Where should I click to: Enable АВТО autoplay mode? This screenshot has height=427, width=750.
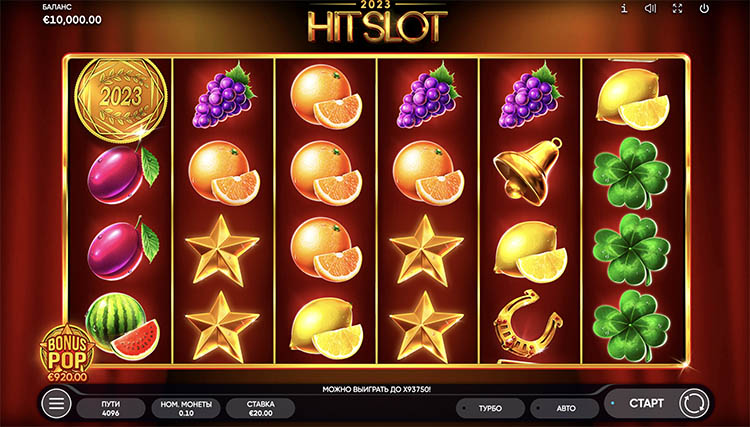point(564,407)
